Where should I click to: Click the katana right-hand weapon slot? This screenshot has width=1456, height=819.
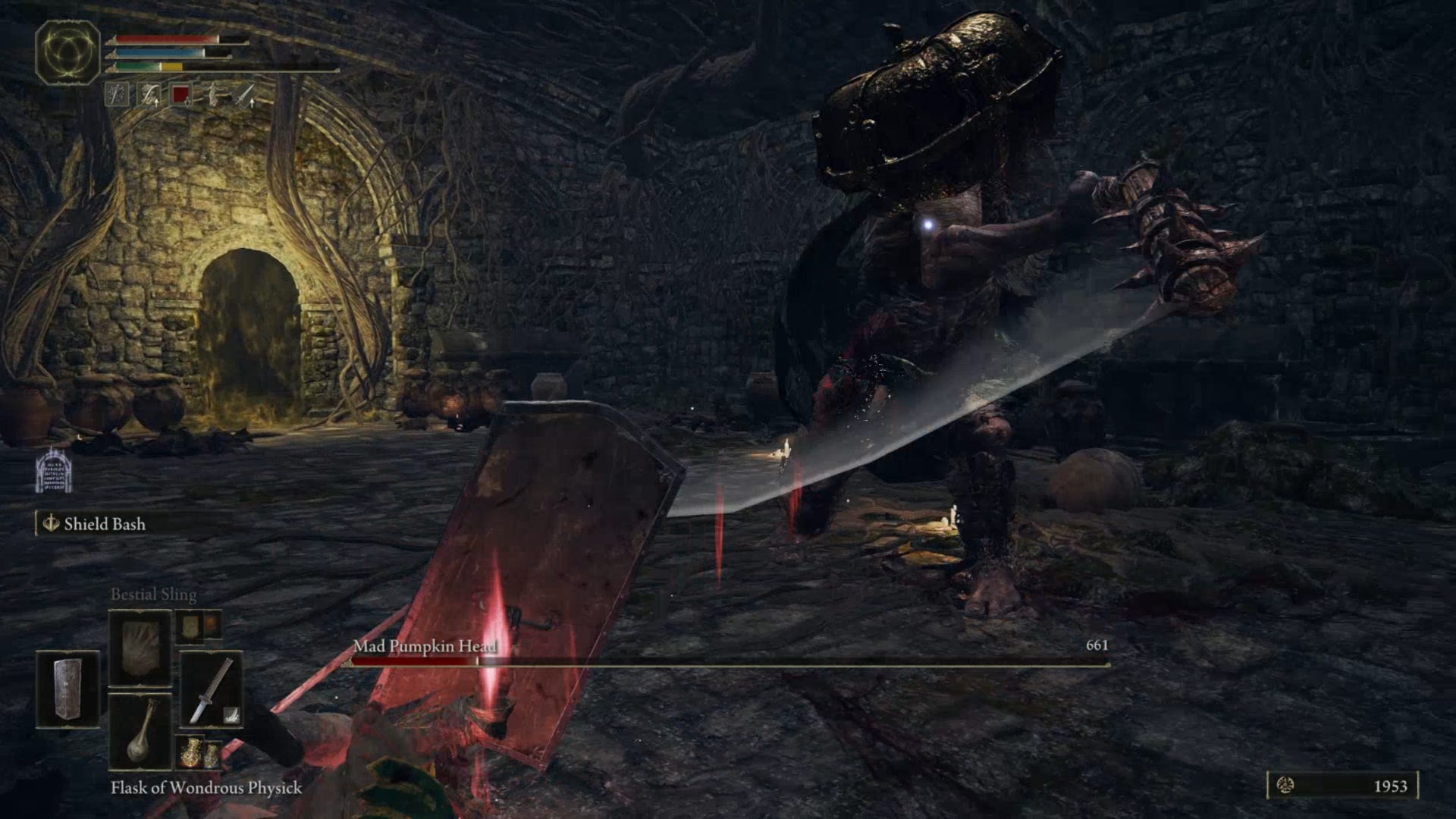pos(212,689)
